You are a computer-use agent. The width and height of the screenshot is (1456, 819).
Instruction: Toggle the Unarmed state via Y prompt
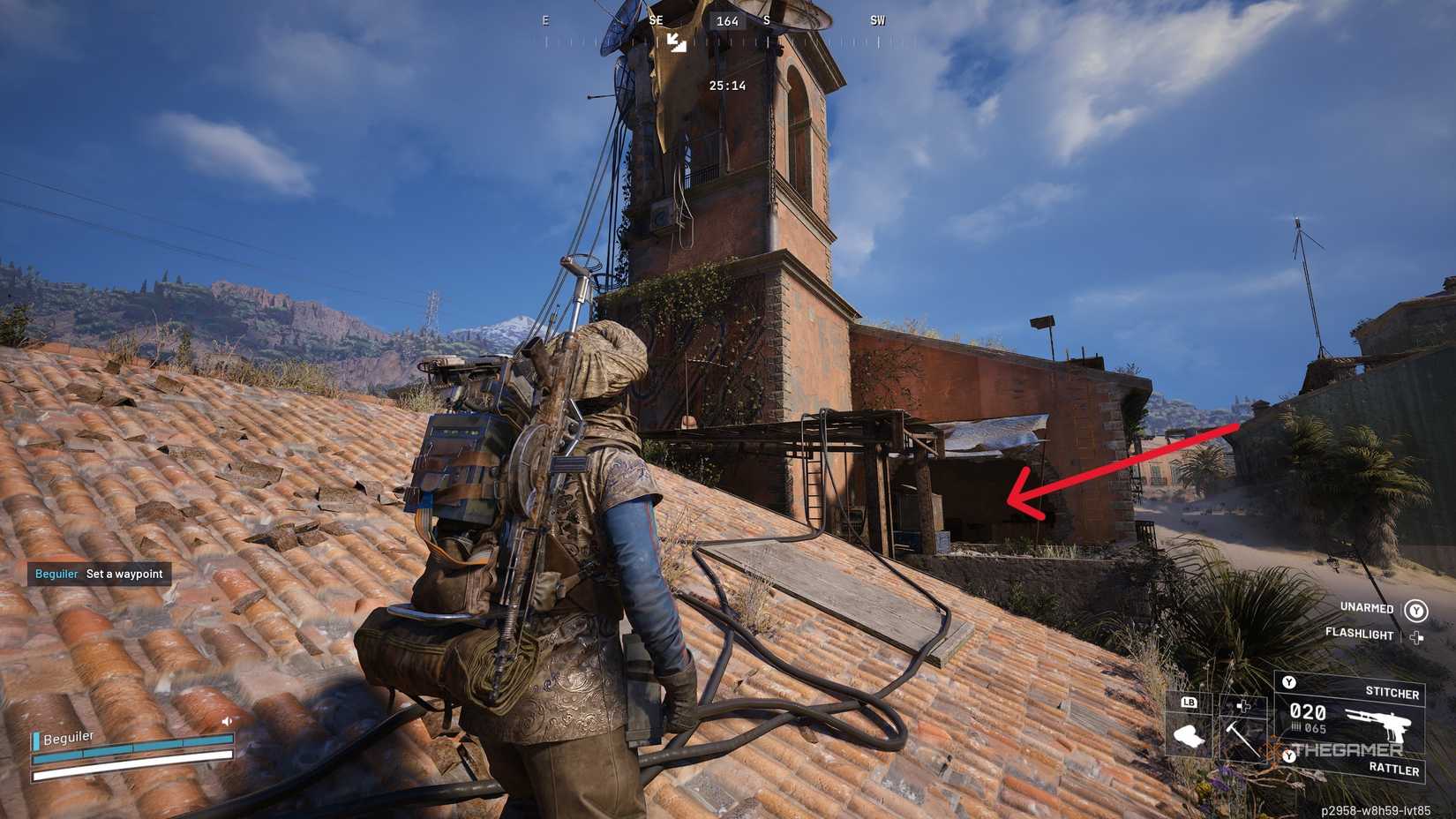[x=1416, y=611]
